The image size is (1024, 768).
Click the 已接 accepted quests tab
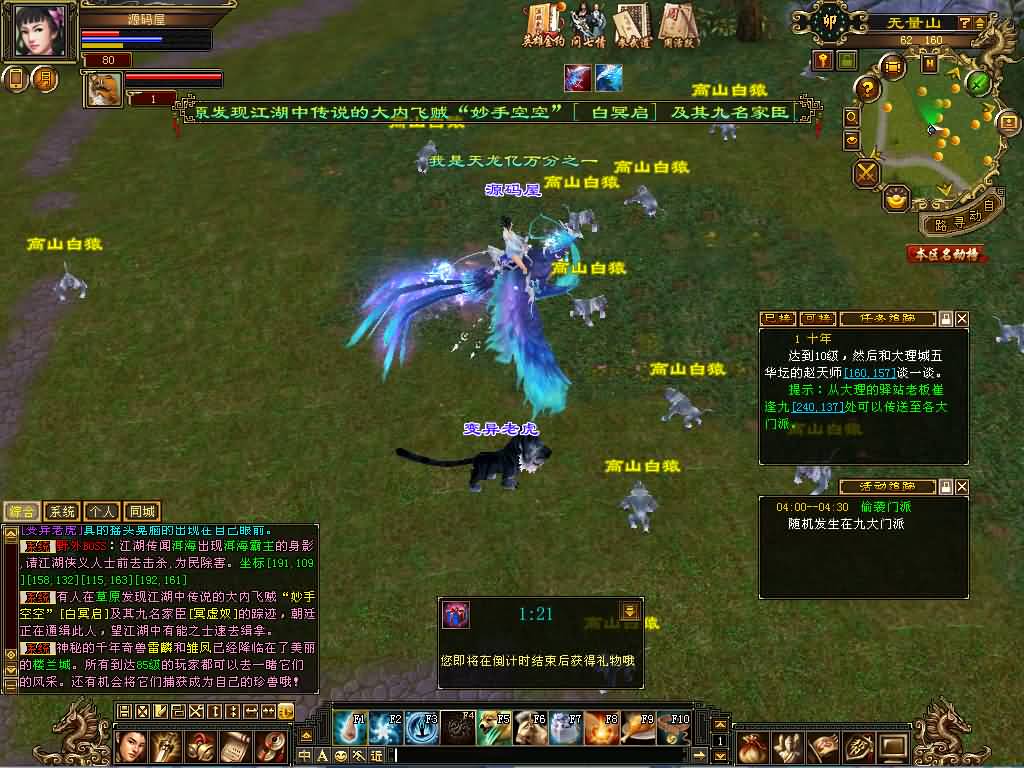click(777, 319)
